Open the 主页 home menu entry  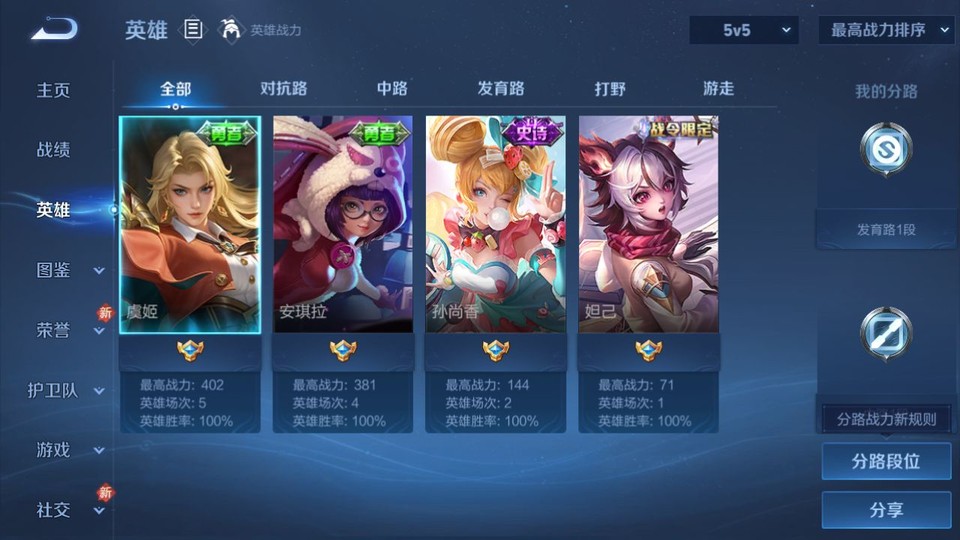(54, 90)
